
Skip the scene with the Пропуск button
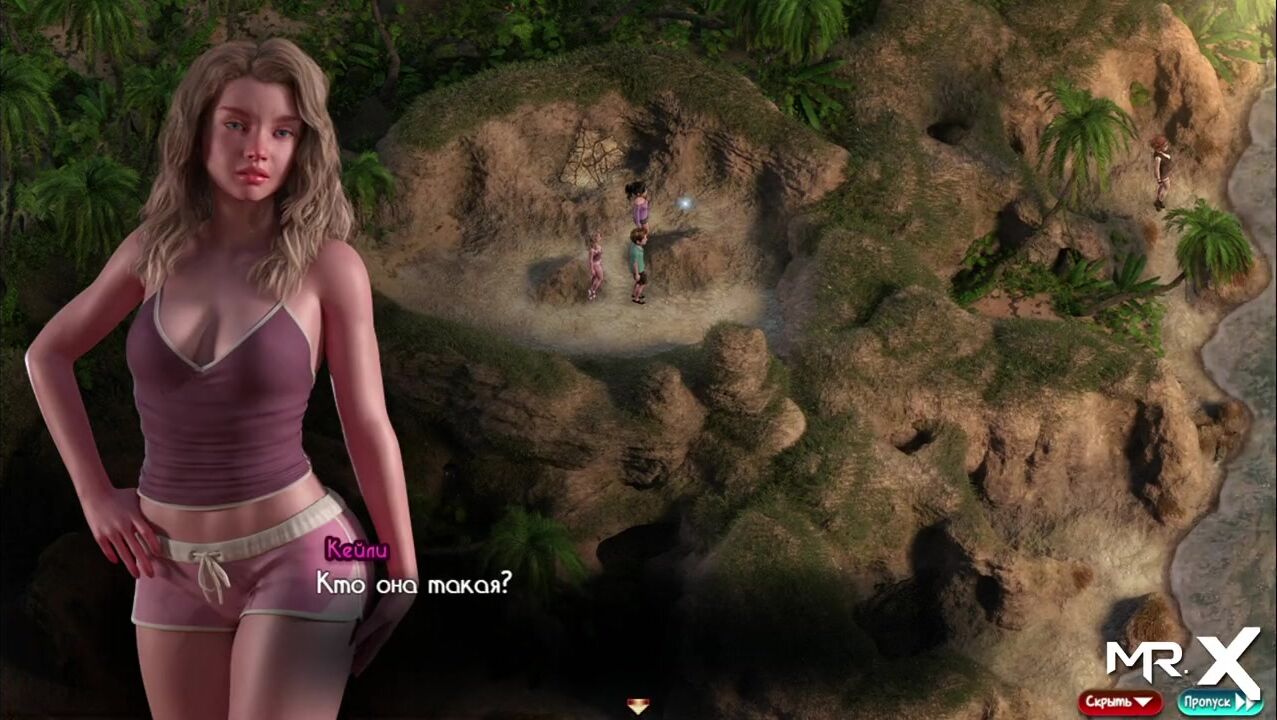click(x=1219, y=702)
